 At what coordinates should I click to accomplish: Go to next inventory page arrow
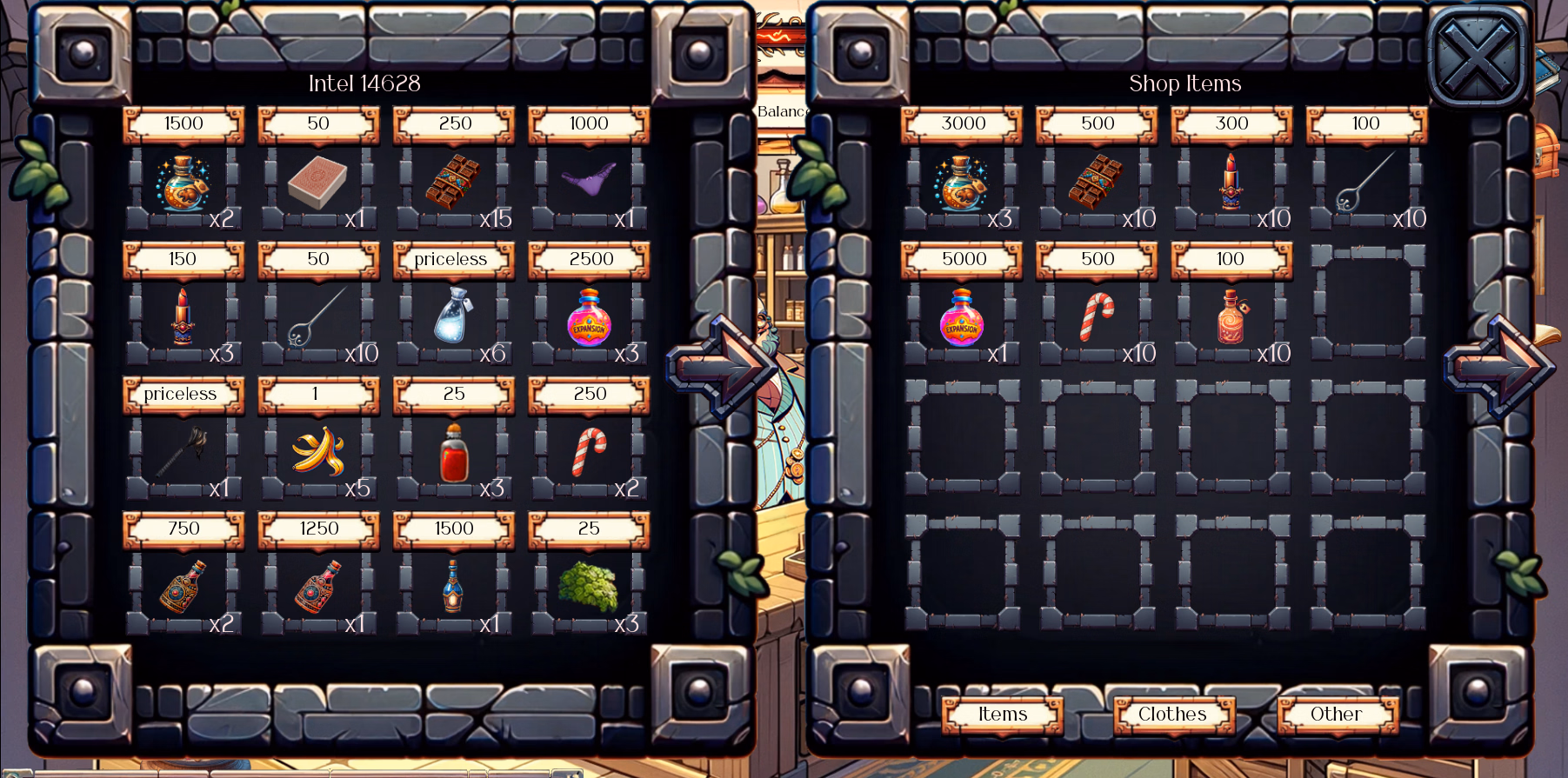[x=720, y=365]
